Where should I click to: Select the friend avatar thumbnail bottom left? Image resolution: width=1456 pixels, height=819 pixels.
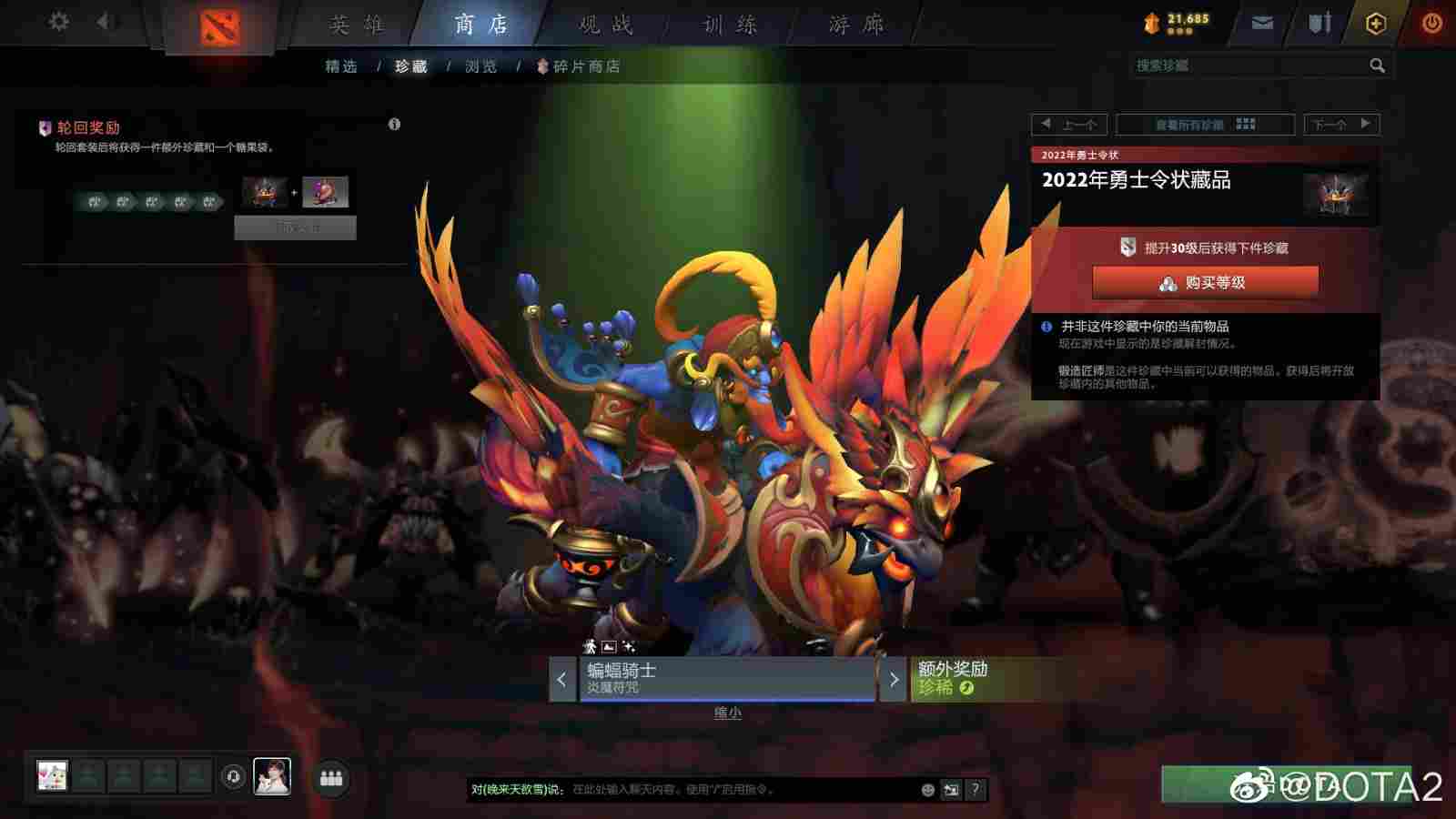click(51, 776)
